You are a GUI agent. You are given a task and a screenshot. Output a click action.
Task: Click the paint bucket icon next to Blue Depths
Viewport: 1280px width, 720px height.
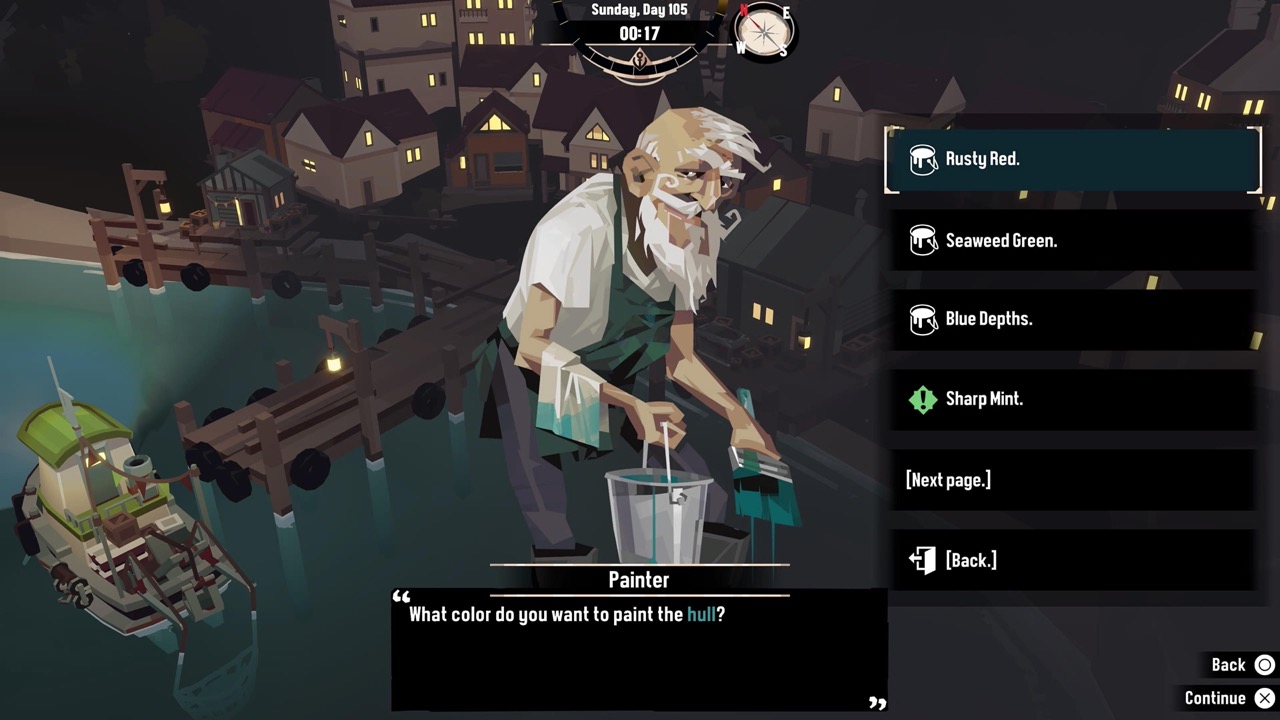923,318
